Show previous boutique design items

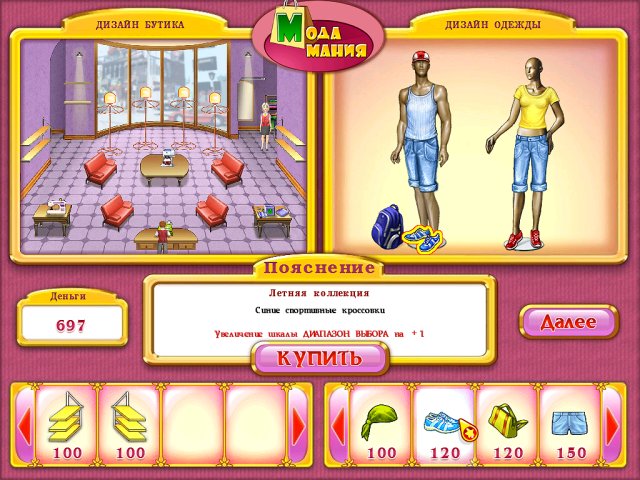click(x=25, y=427)
